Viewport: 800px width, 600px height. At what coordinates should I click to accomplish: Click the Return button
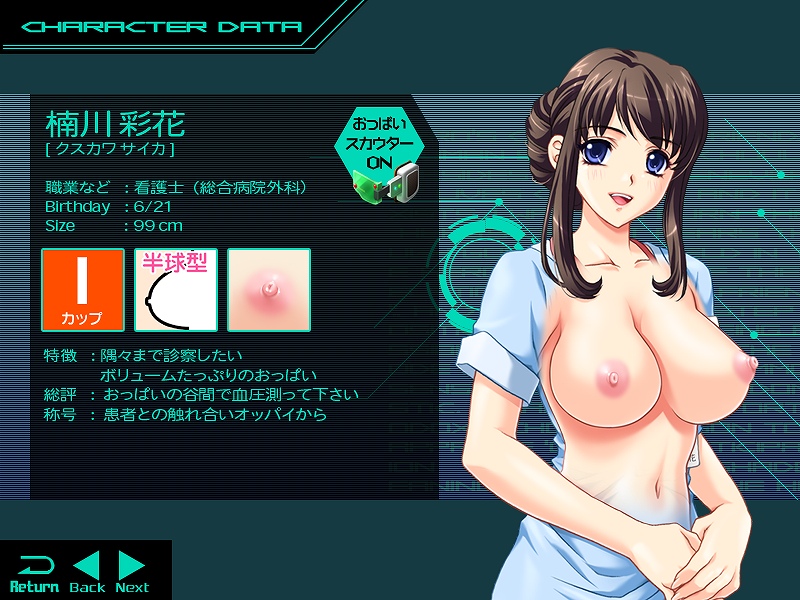(x=34, y=572)
